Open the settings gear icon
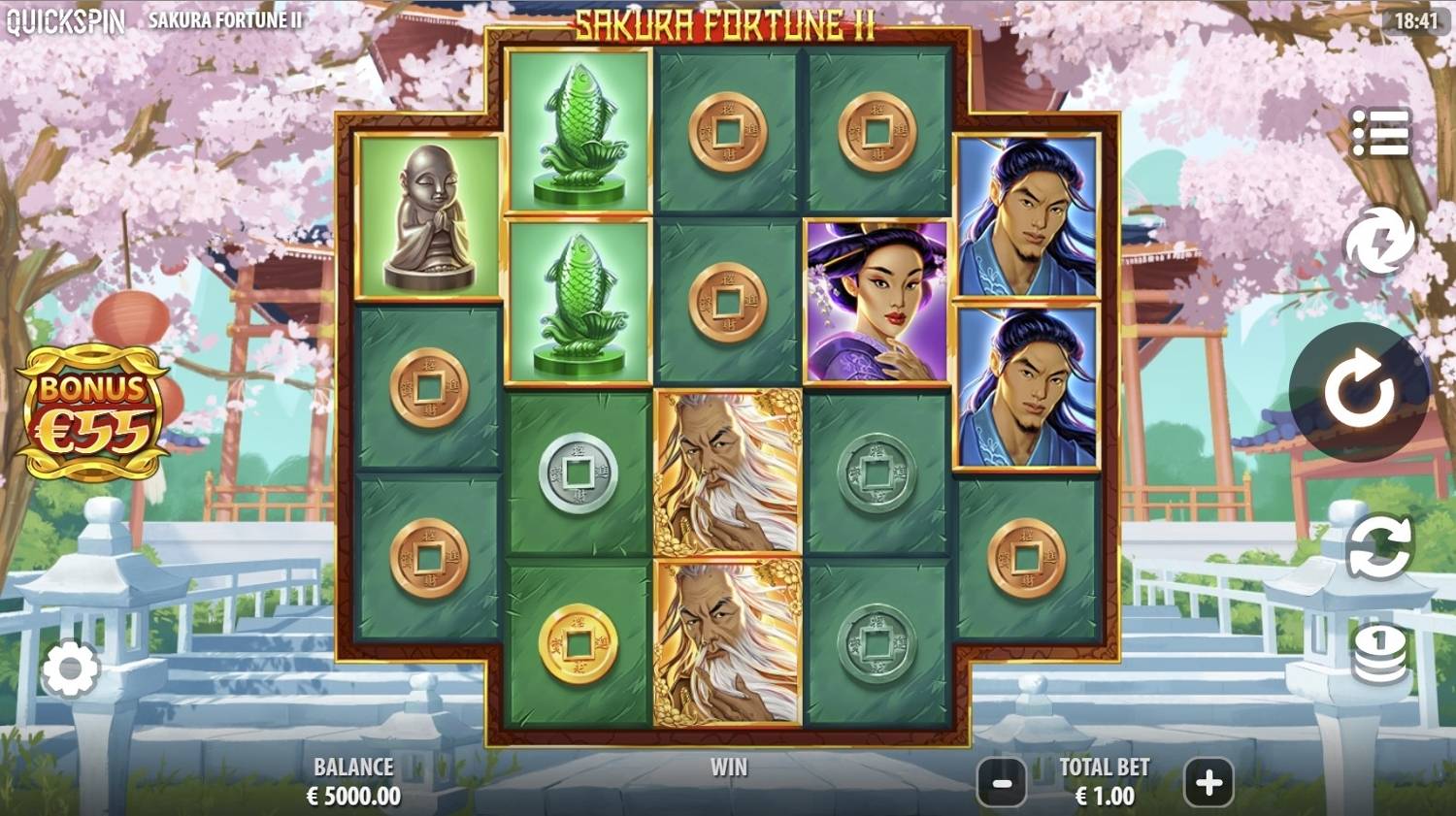The image size is (1456, 816). point(73,669)
